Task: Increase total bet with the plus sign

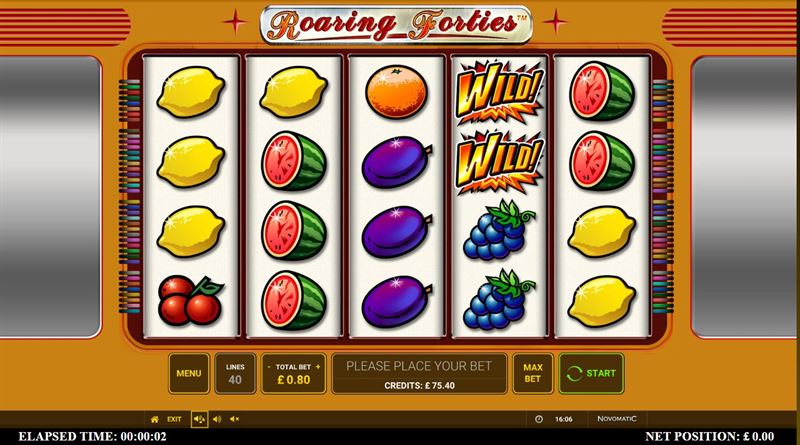Action: click(317, 366)
